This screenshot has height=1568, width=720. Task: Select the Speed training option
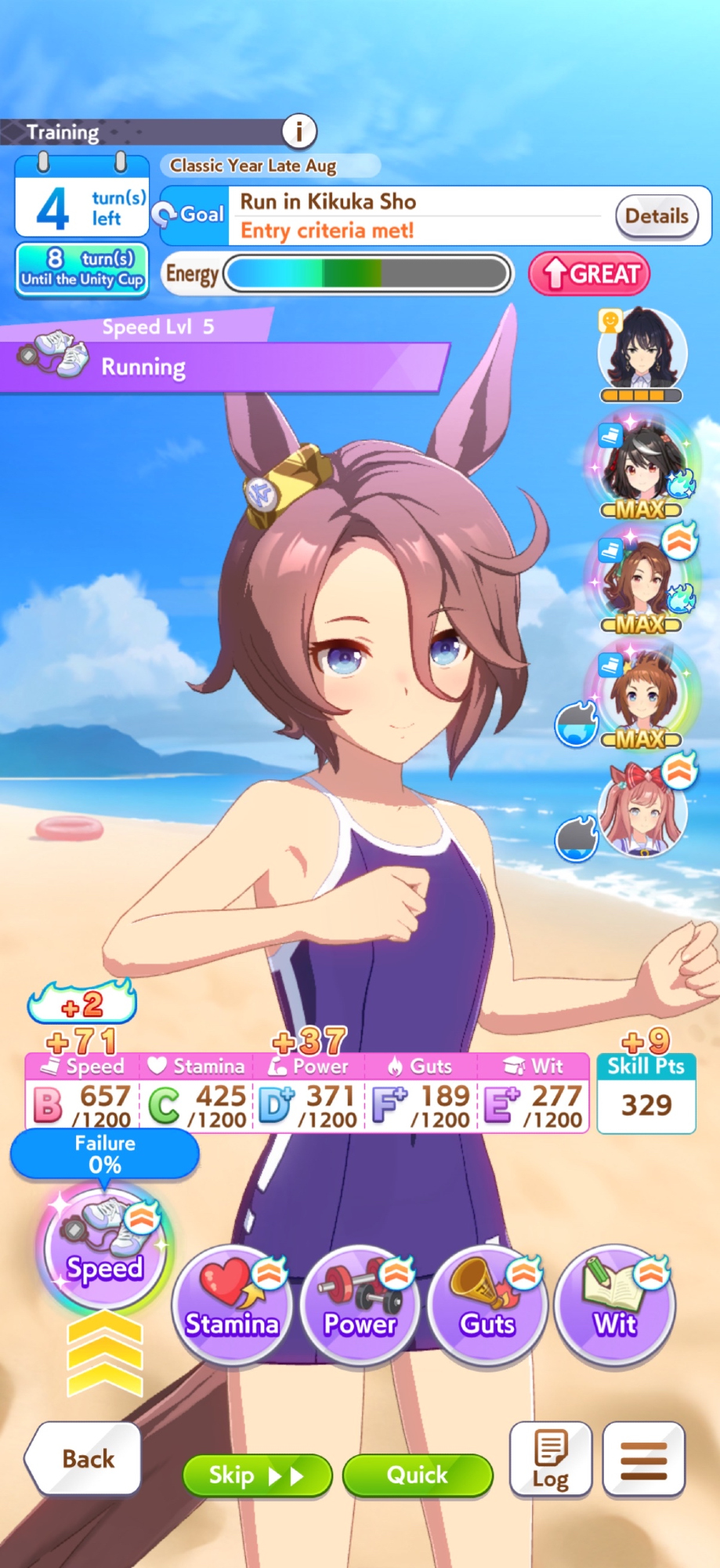click(x=104, y=1248)
